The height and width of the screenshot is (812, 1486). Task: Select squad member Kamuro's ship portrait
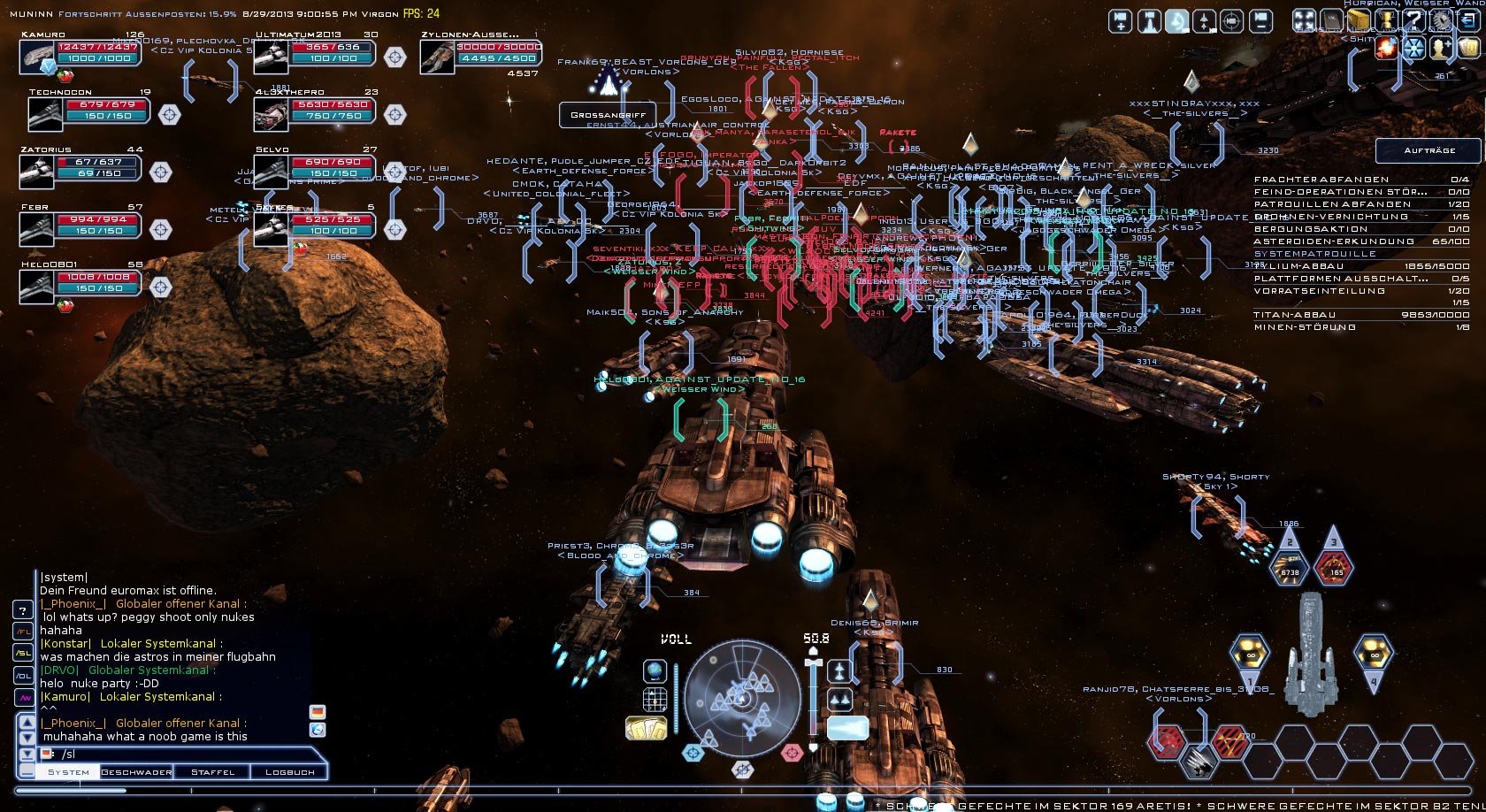pos(39,57)
